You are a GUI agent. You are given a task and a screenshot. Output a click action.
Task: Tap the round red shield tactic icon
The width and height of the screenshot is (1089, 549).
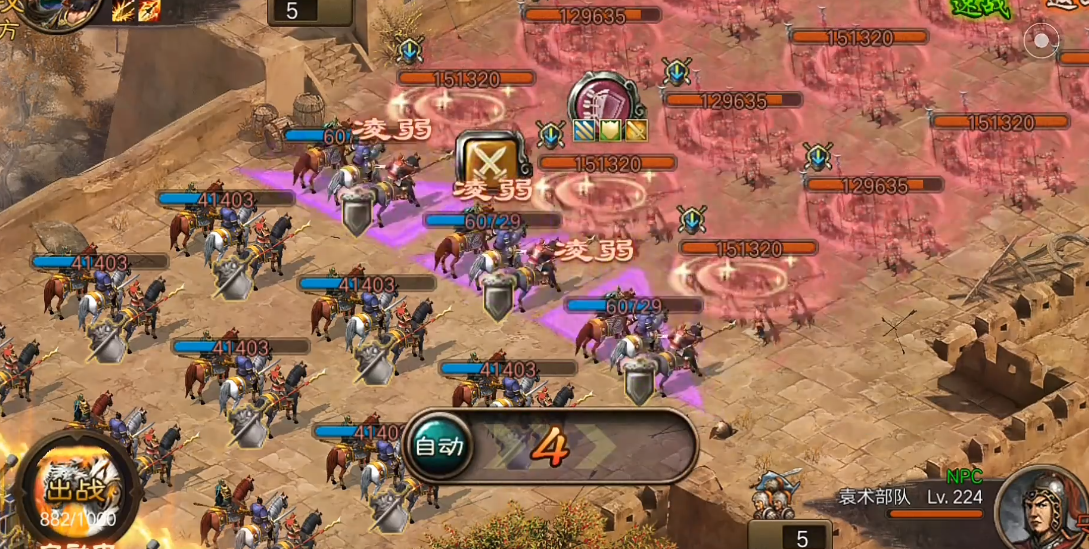pyautogui.click(x=606, y=100)
